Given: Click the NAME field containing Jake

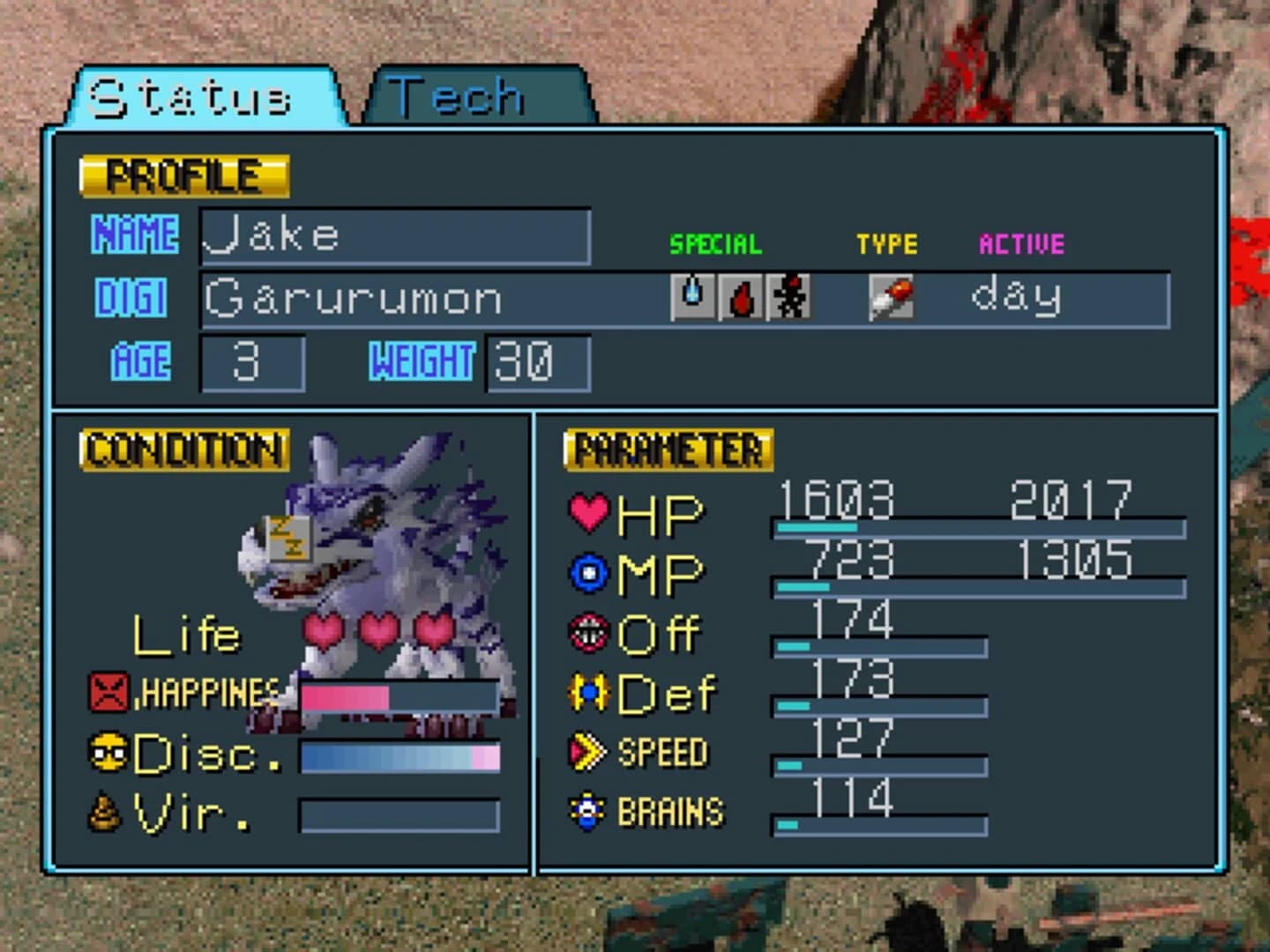Looking at the screenshot, I should (x=395, y=236).
